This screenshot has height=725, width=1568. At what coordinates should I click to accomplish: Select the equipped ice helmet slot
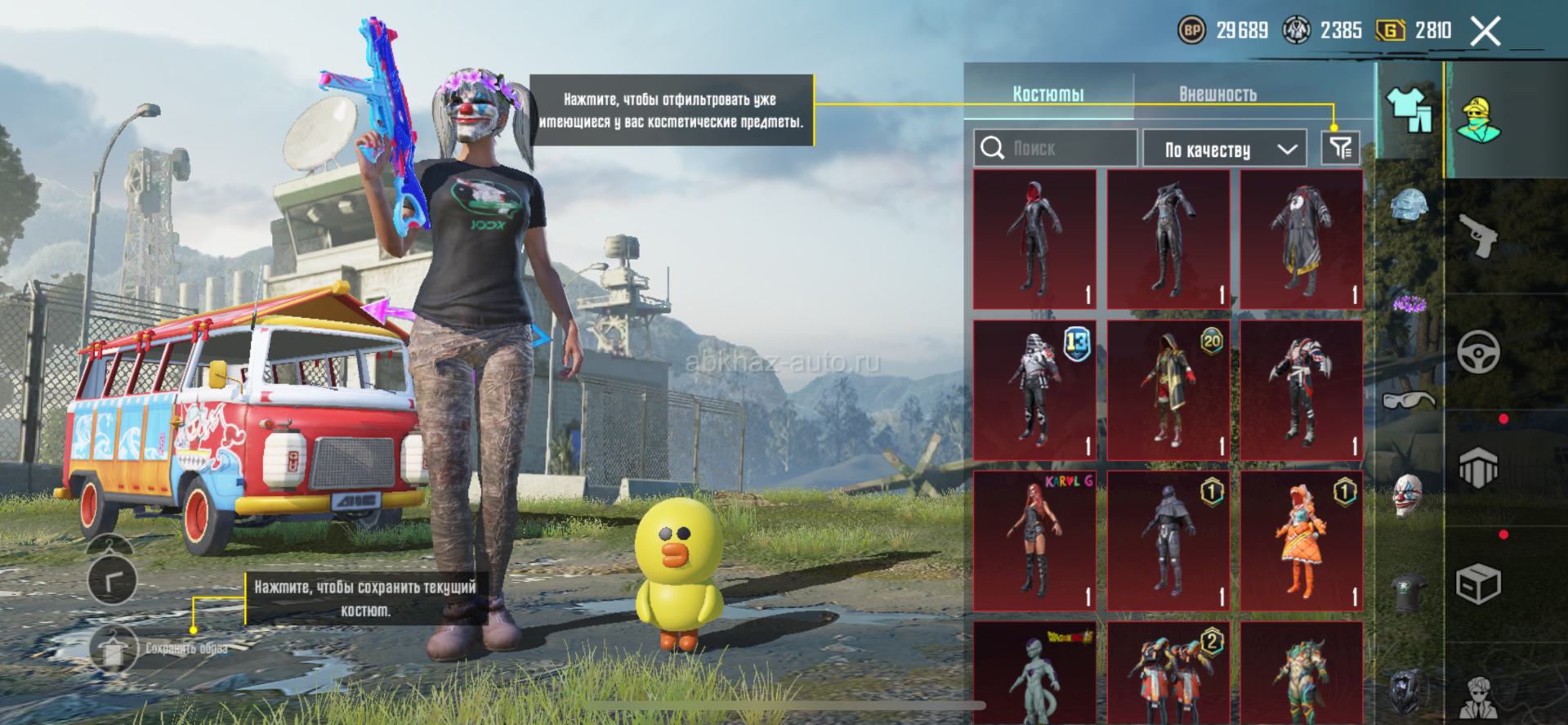click(1409, 204)
